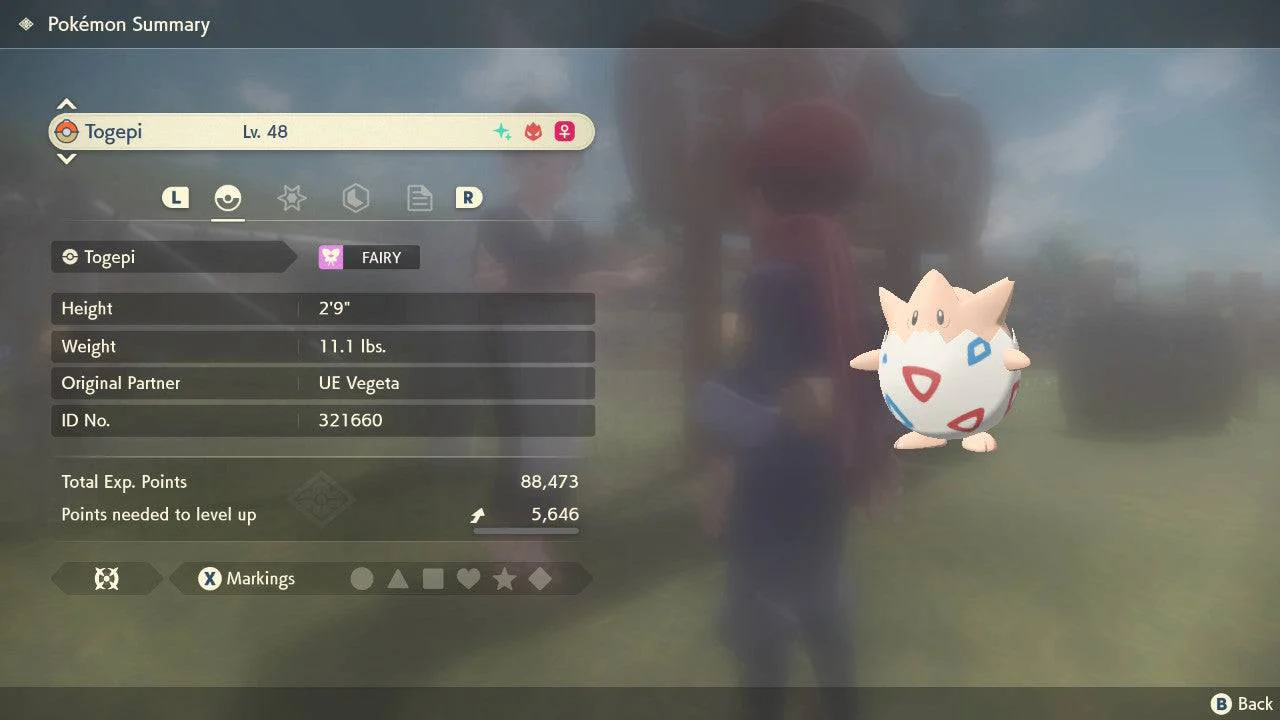Toggle the triangle marking
The width and height of the screenshot is (1280, 720).
398,579
